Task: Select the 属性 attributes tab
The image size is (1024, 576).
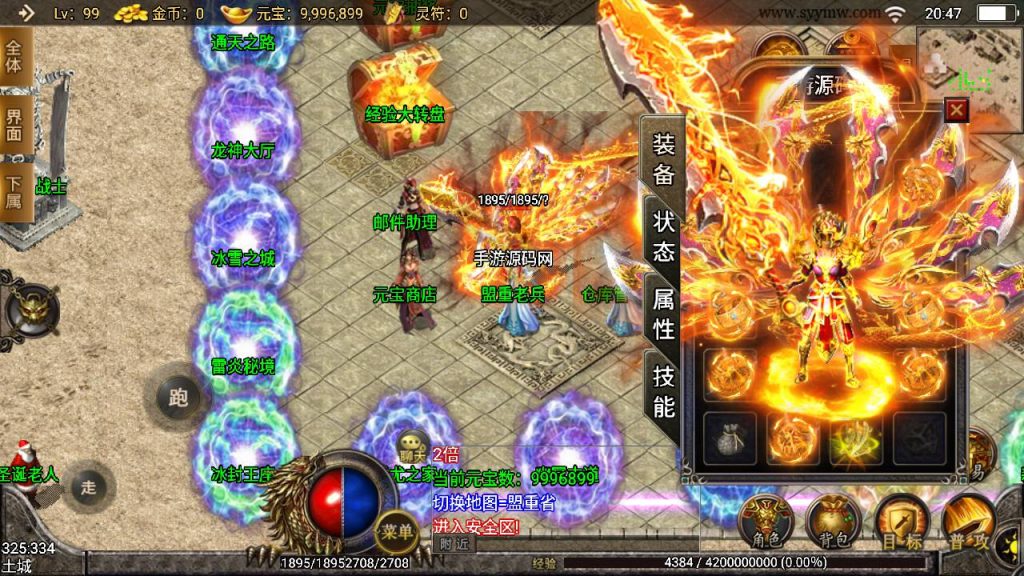Action: pyautogui.click(x=663, y=312)
